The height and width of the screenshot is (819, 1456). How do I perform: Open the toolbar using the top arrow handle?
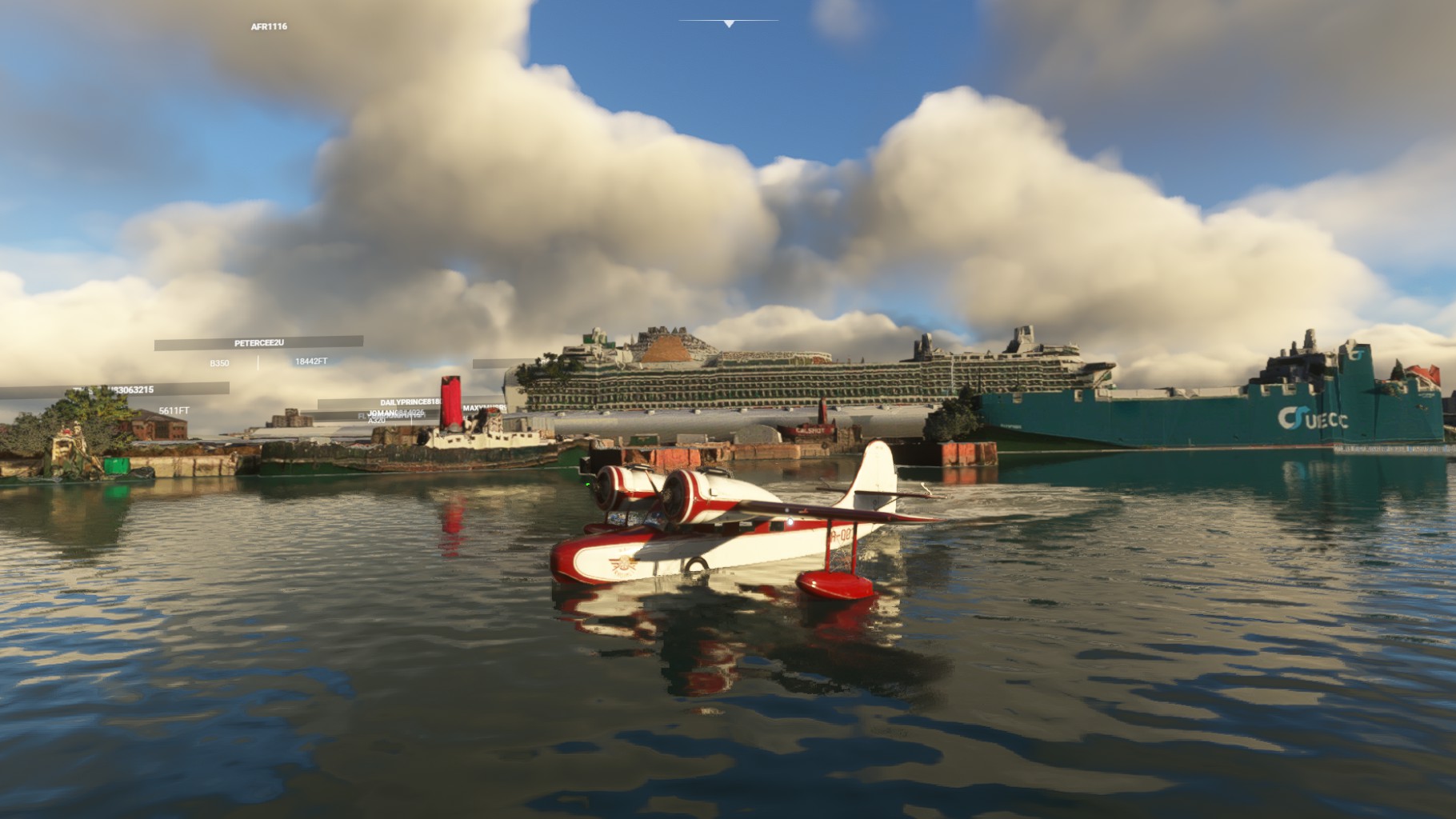tap(728, 24)
